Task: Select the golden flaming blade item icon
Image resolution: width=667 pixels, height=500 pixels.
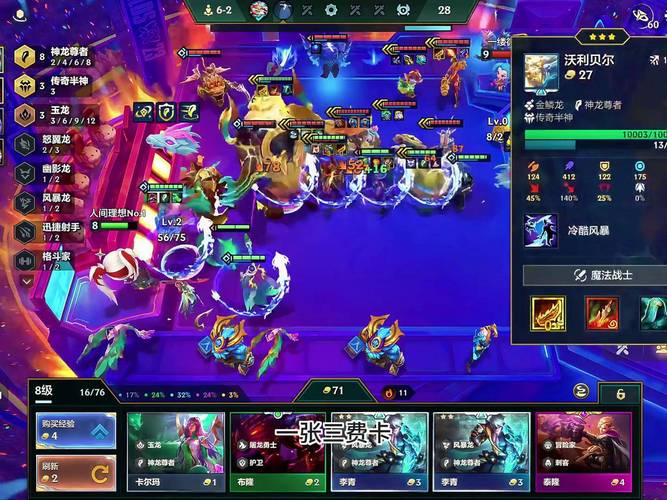Action: pyautogui.click(x=547, y=313)
